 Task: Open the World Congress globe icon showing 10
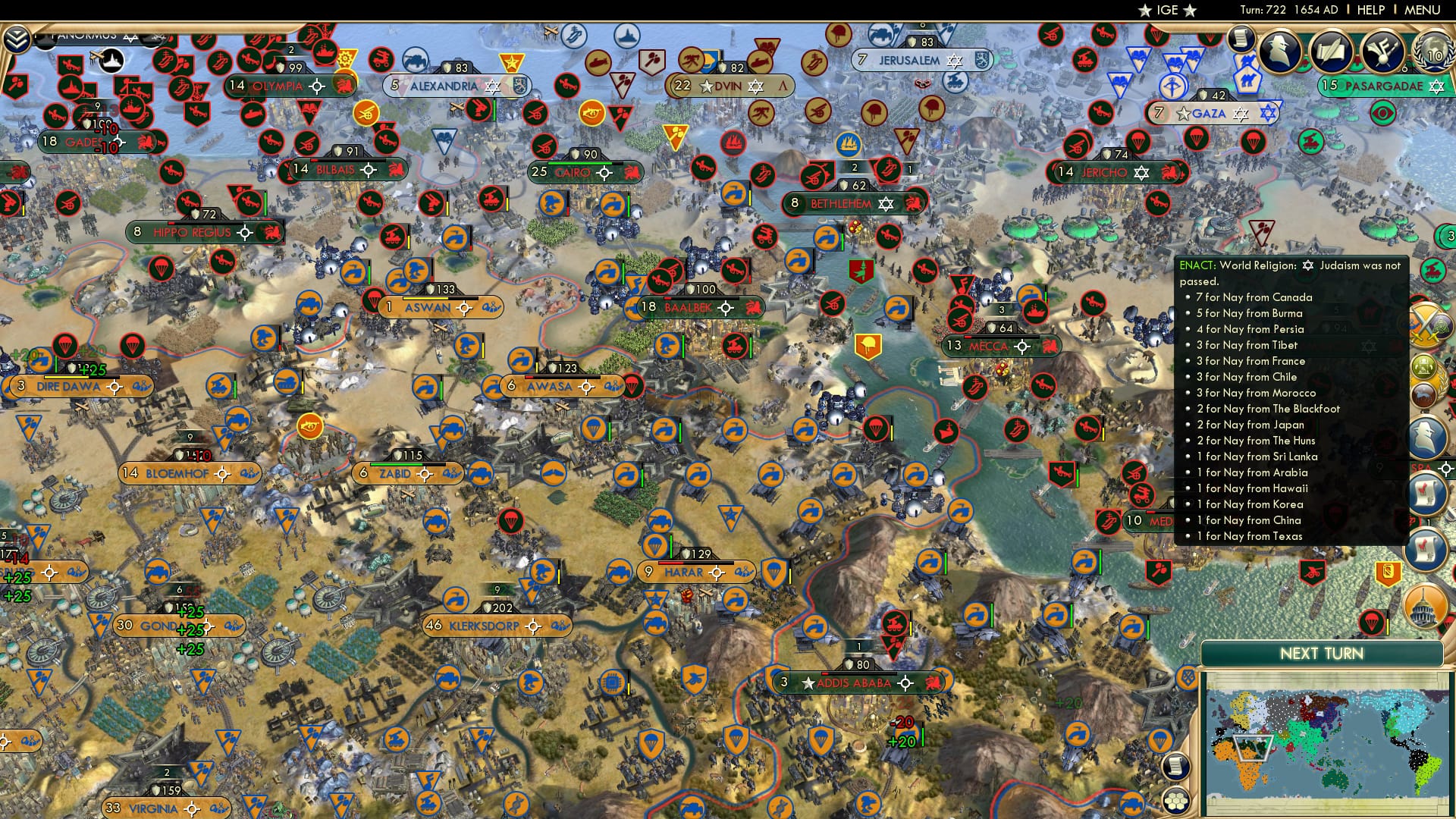[1432, 51]
